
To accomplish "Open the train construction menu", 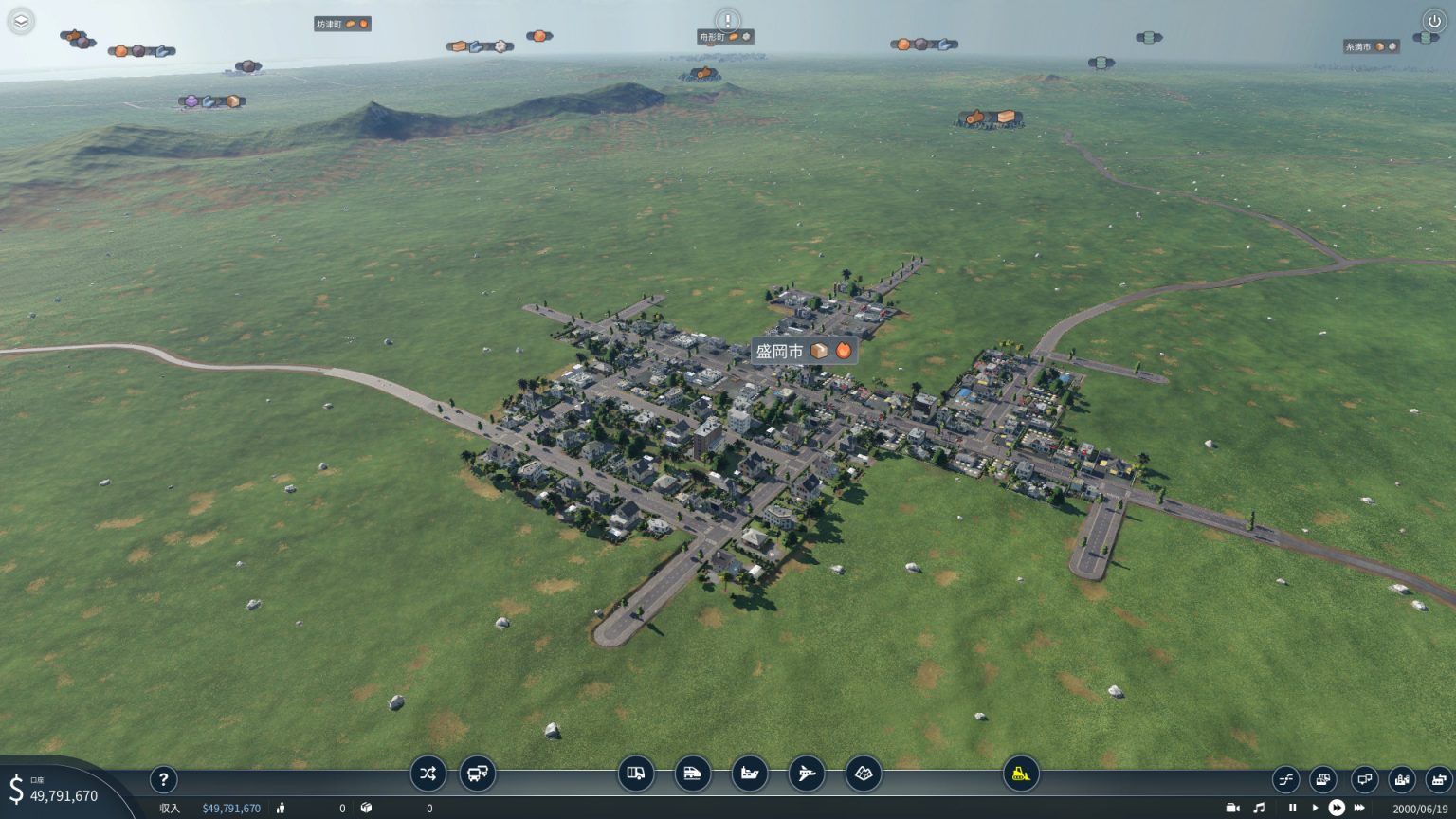I will 693,773.
